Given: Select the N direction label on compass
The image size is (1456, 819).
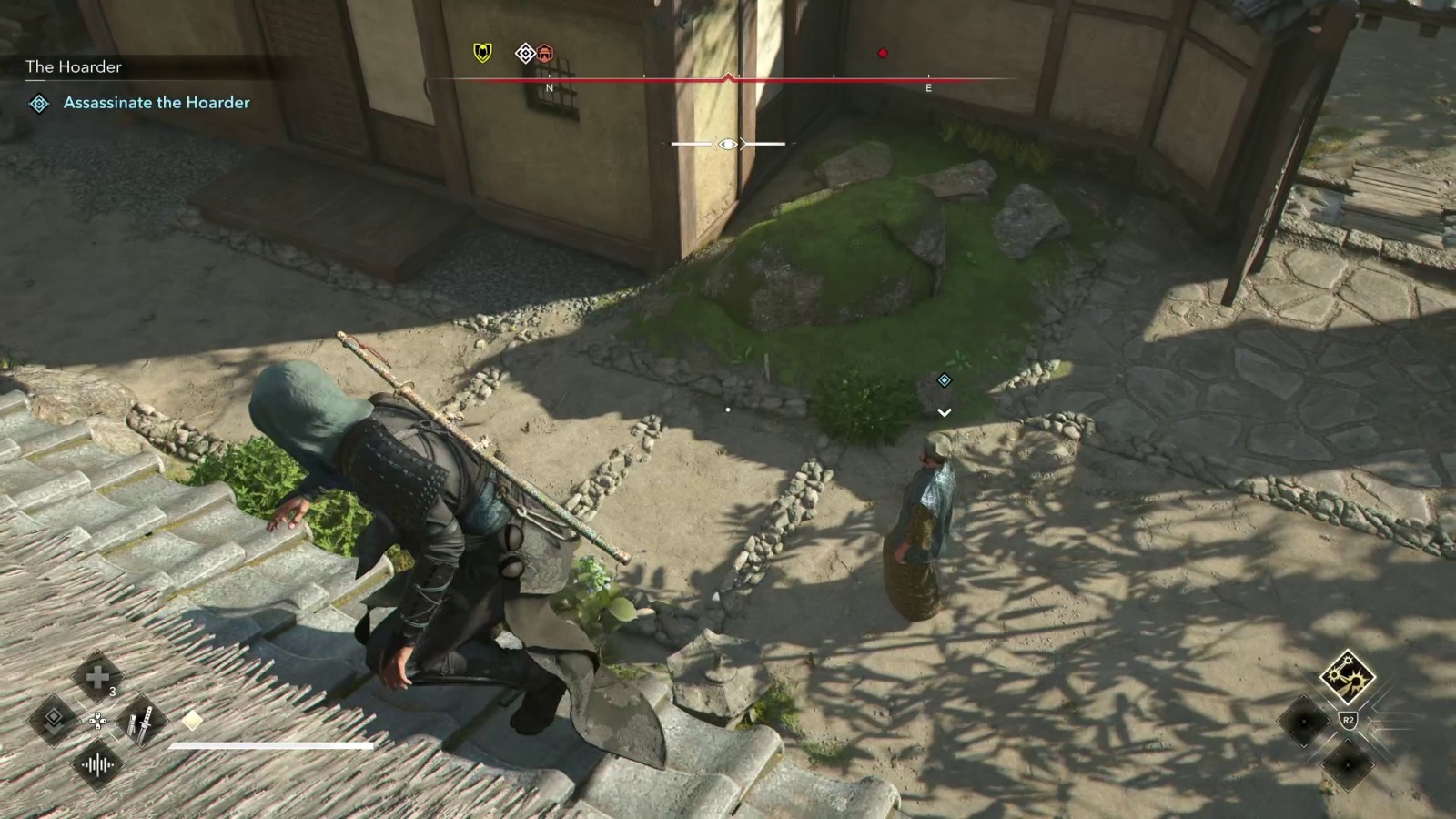Looking at the screenshot, I should coord(550,86).
